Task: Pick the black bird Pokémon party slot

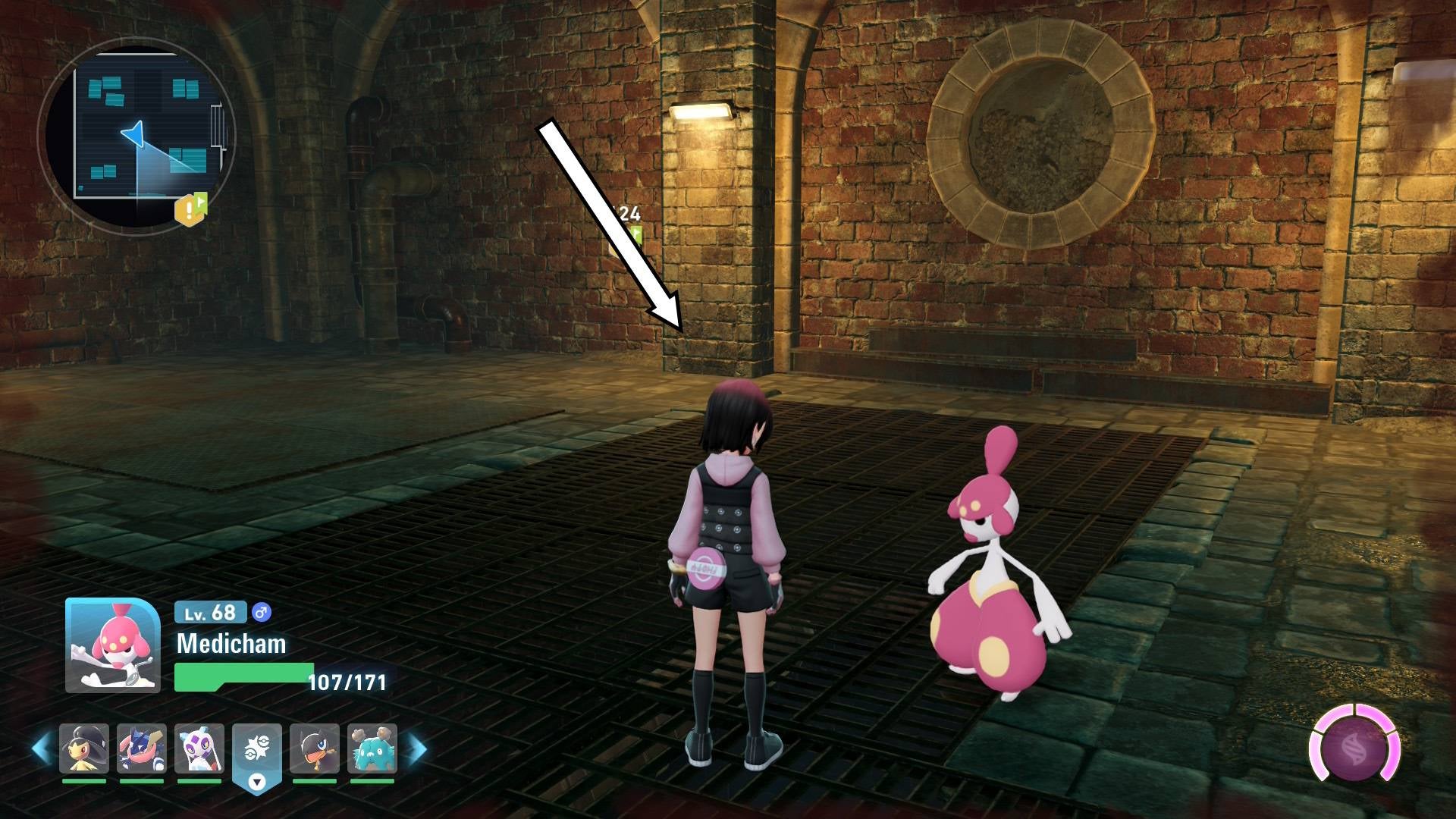Action: 315,749
